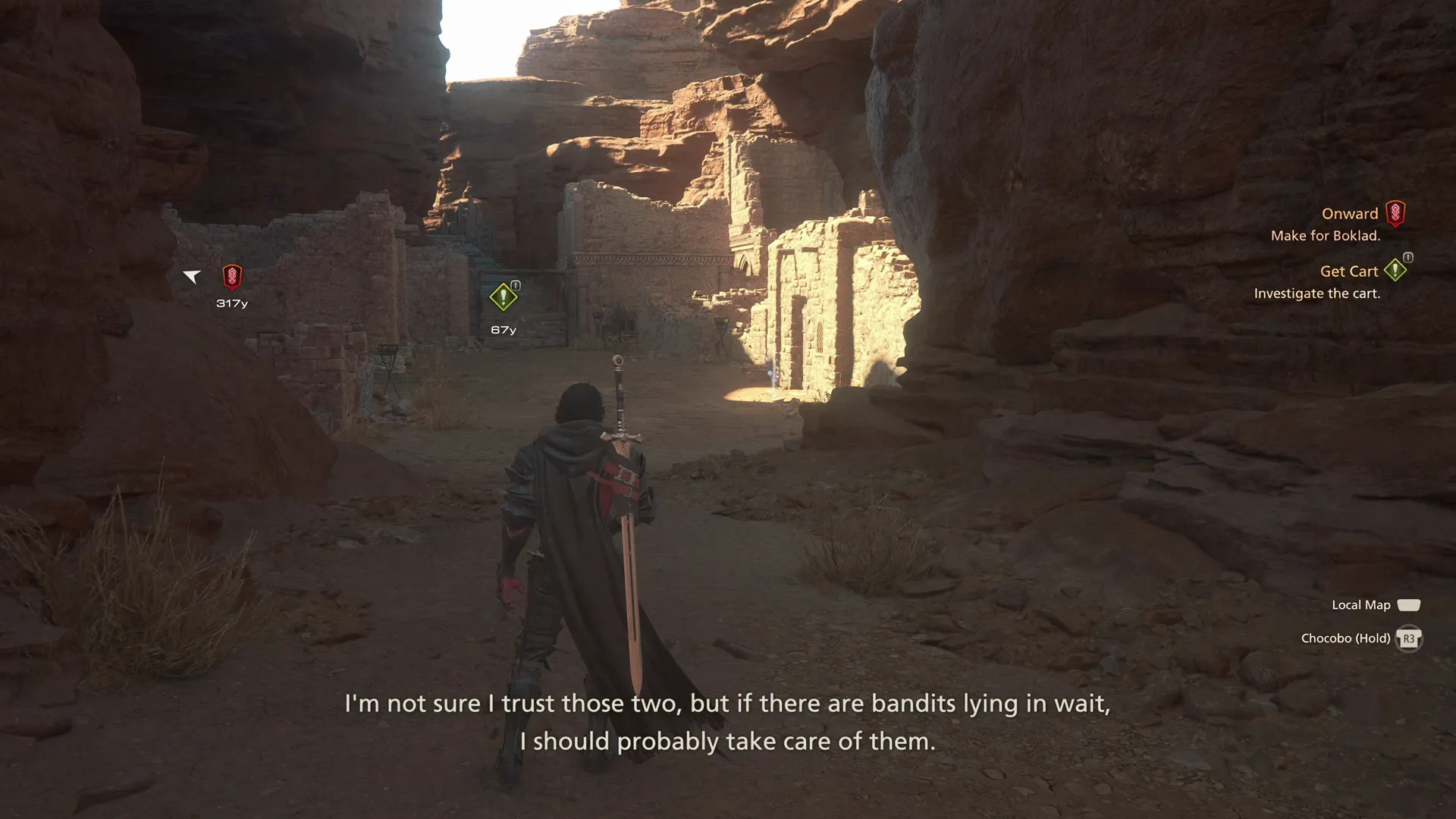The image size is (1456, 819).
Task: Click the green 67y waypoint marker
Action: tap(503, 297)
